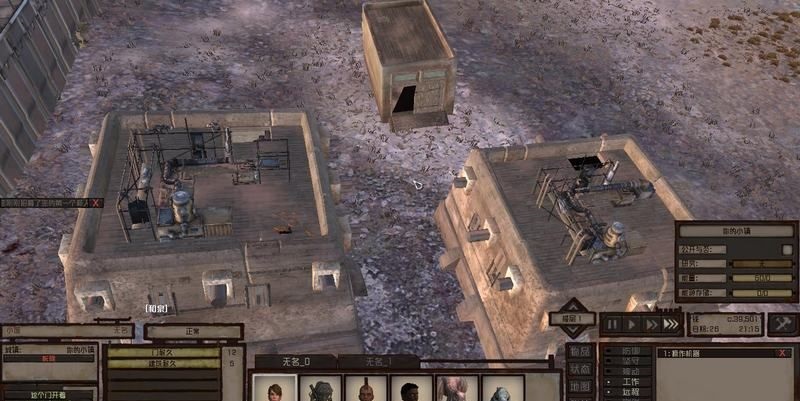Click the 这个门开着 door open button
Screen dimensions: 800x401
48,394
